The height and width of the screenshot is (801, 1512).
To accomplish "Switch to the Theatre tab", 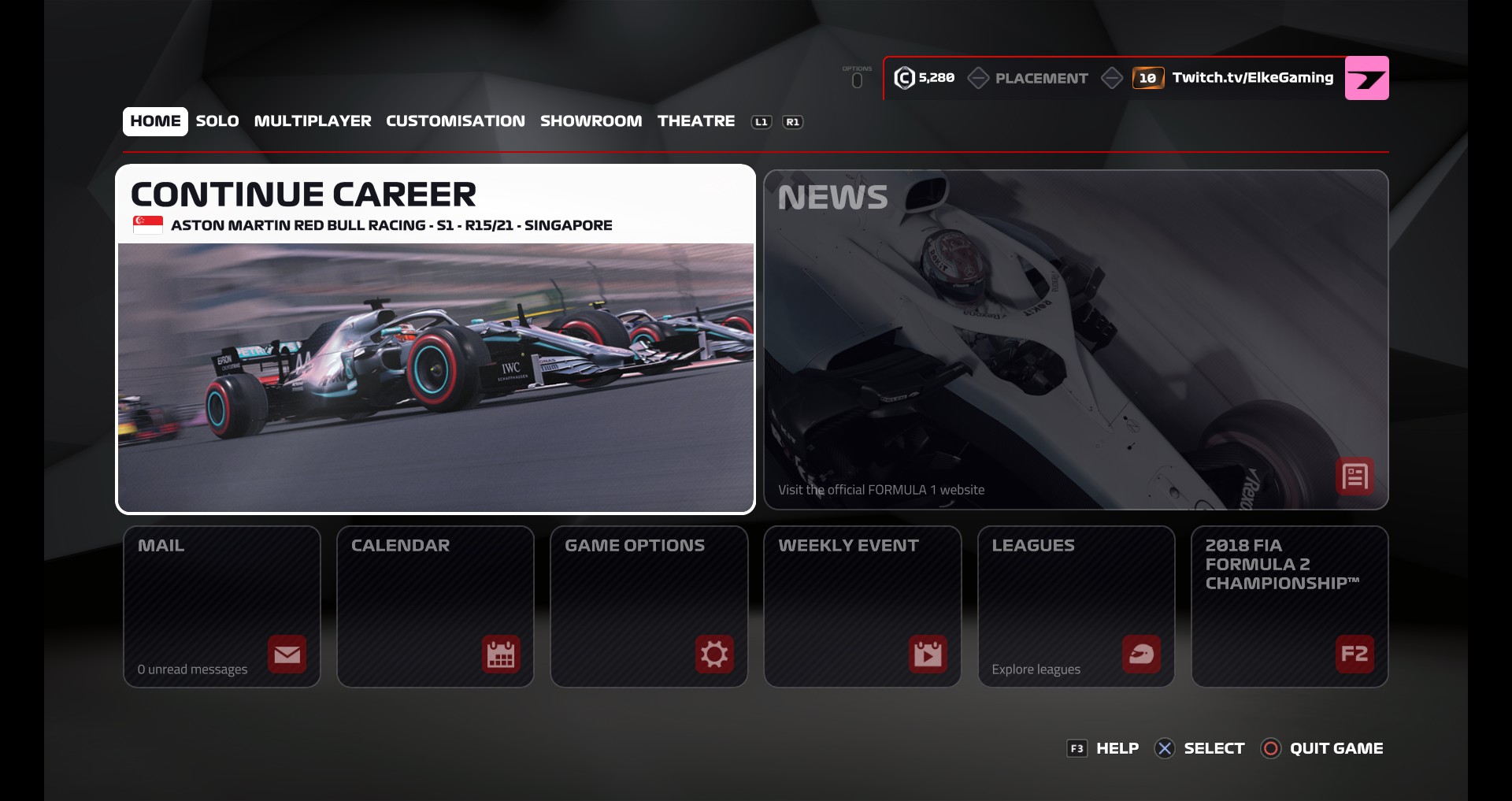I will (x=696, y=121).
